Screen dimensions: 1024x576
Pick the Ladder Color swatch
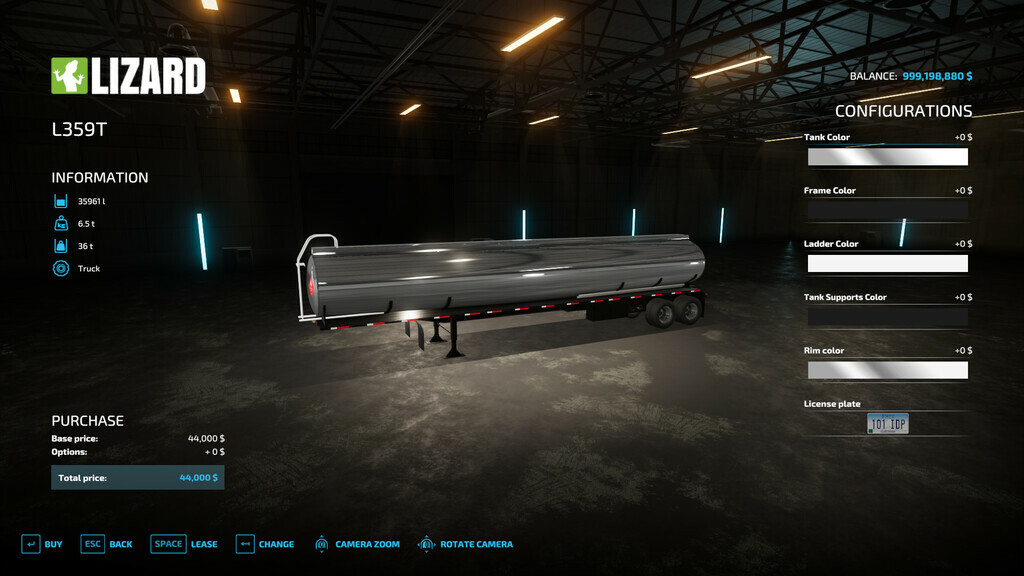click(x=887, y=264)
